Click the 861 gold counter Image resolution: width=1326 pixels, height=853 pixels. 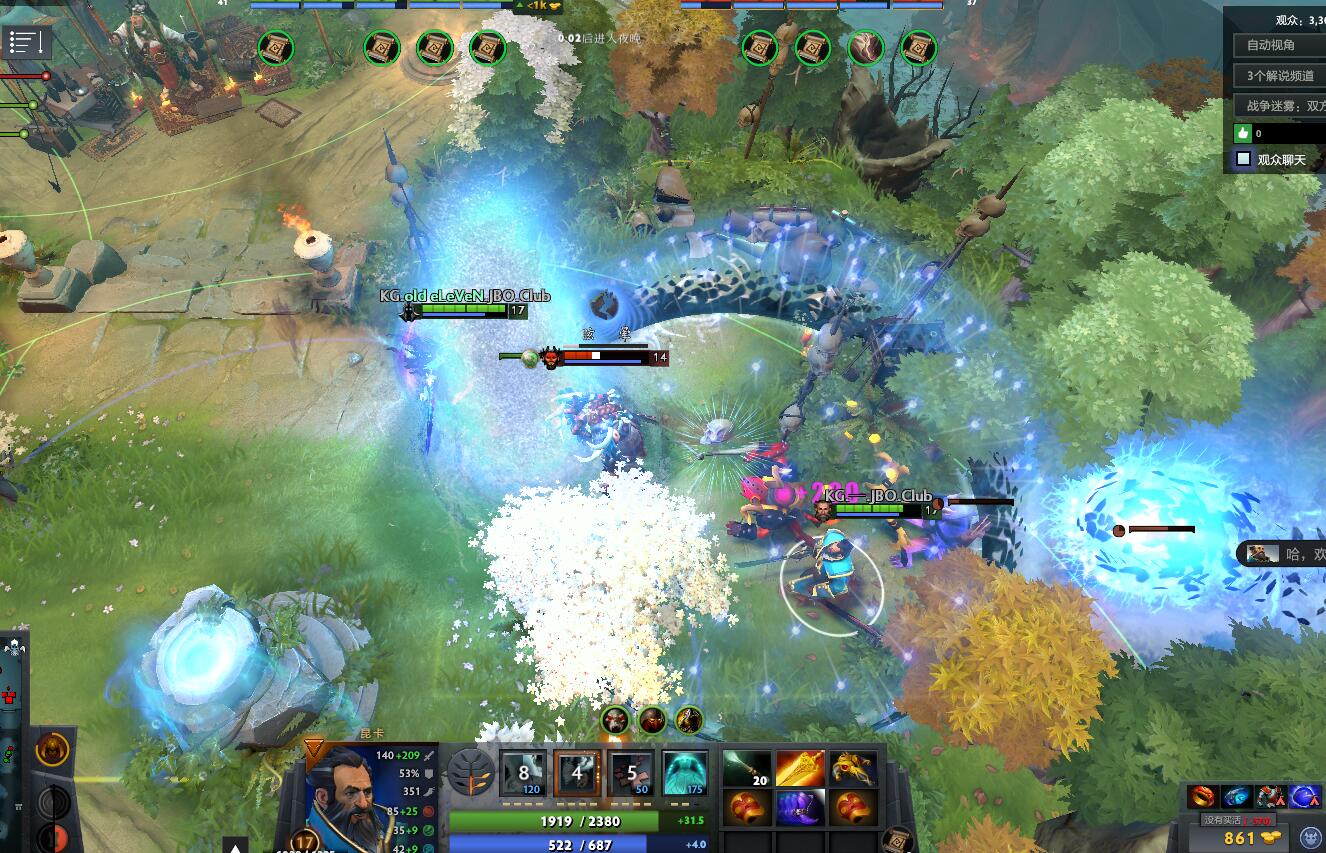(x=1240, y=837)
